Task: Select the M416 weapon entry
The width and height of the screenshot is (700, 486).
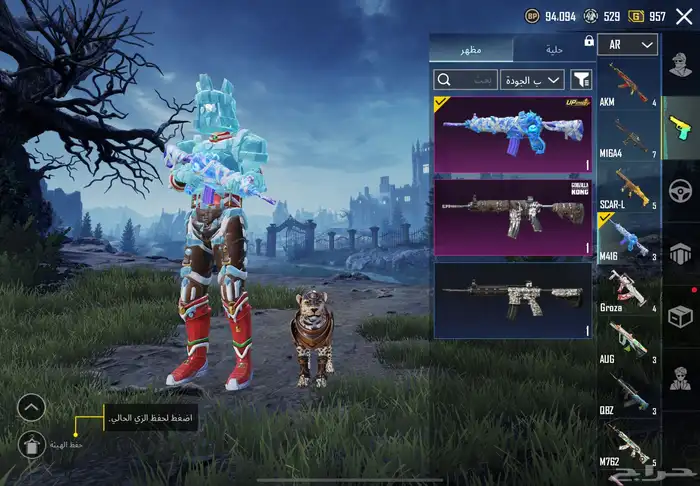Action: point(627,243)
